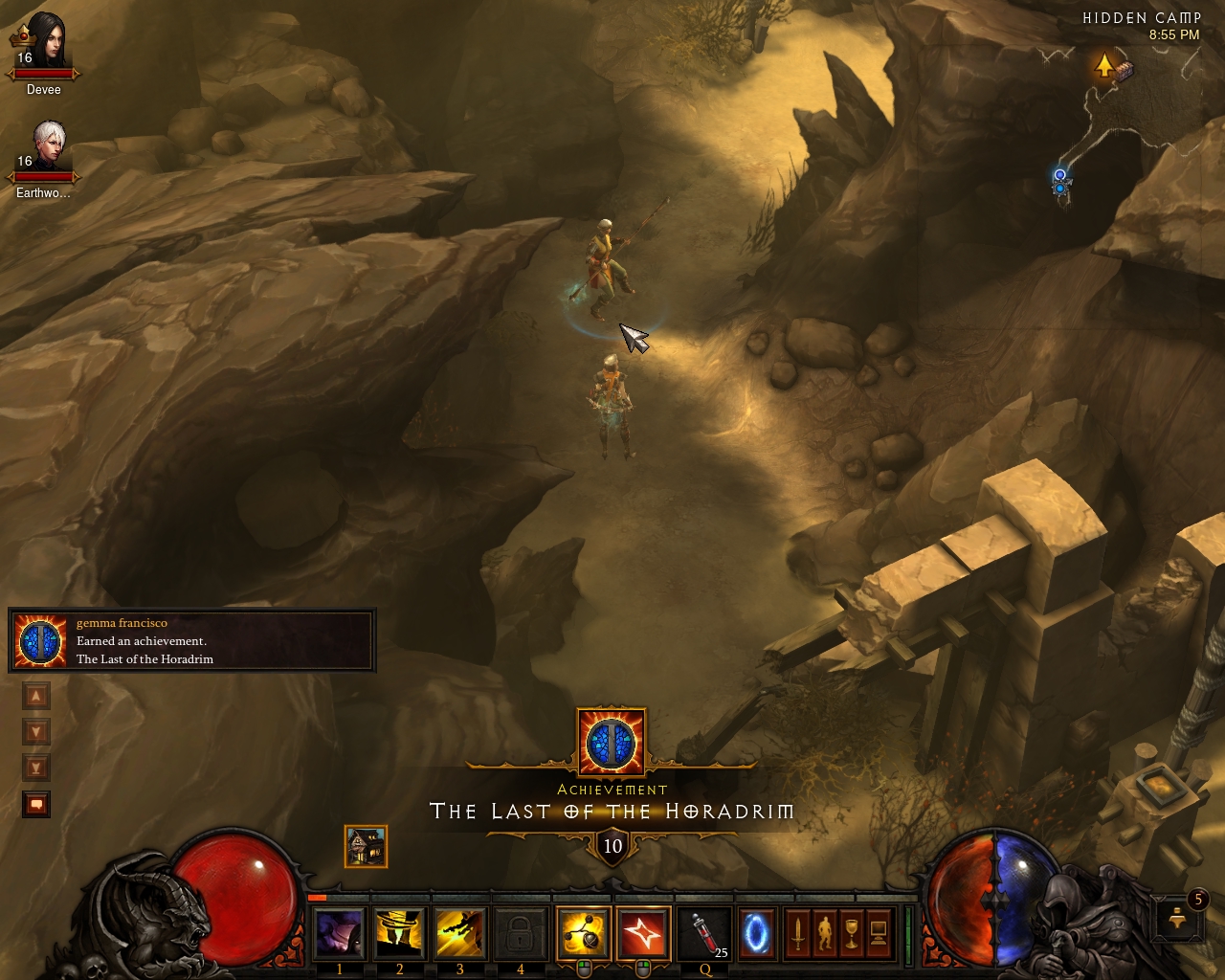
Task: Jump chat to bottom with the barred arrow
Action: tap(36, 768)
